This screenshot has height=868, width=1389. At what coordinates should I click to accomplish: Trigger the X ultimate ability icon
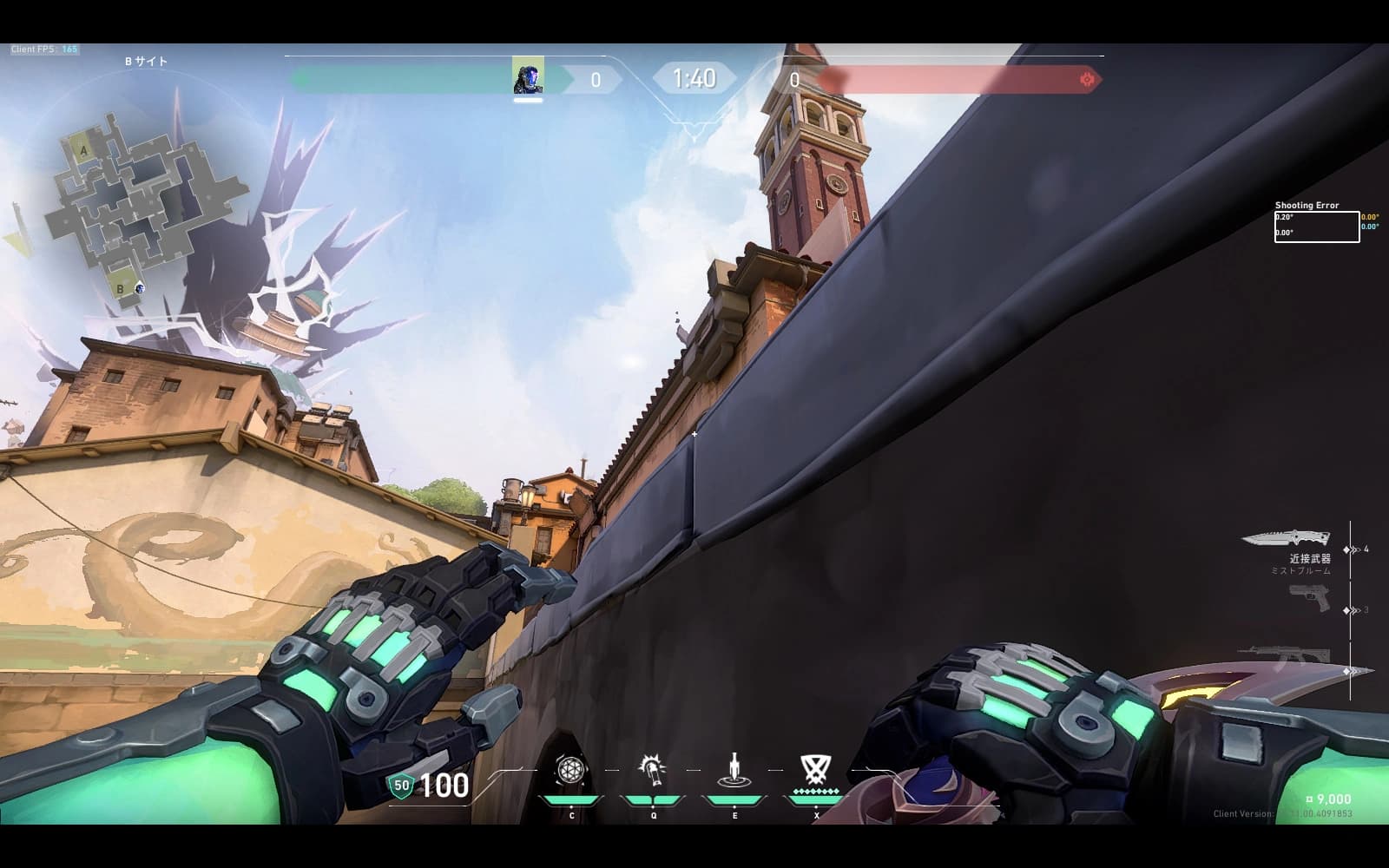point(814,769)
